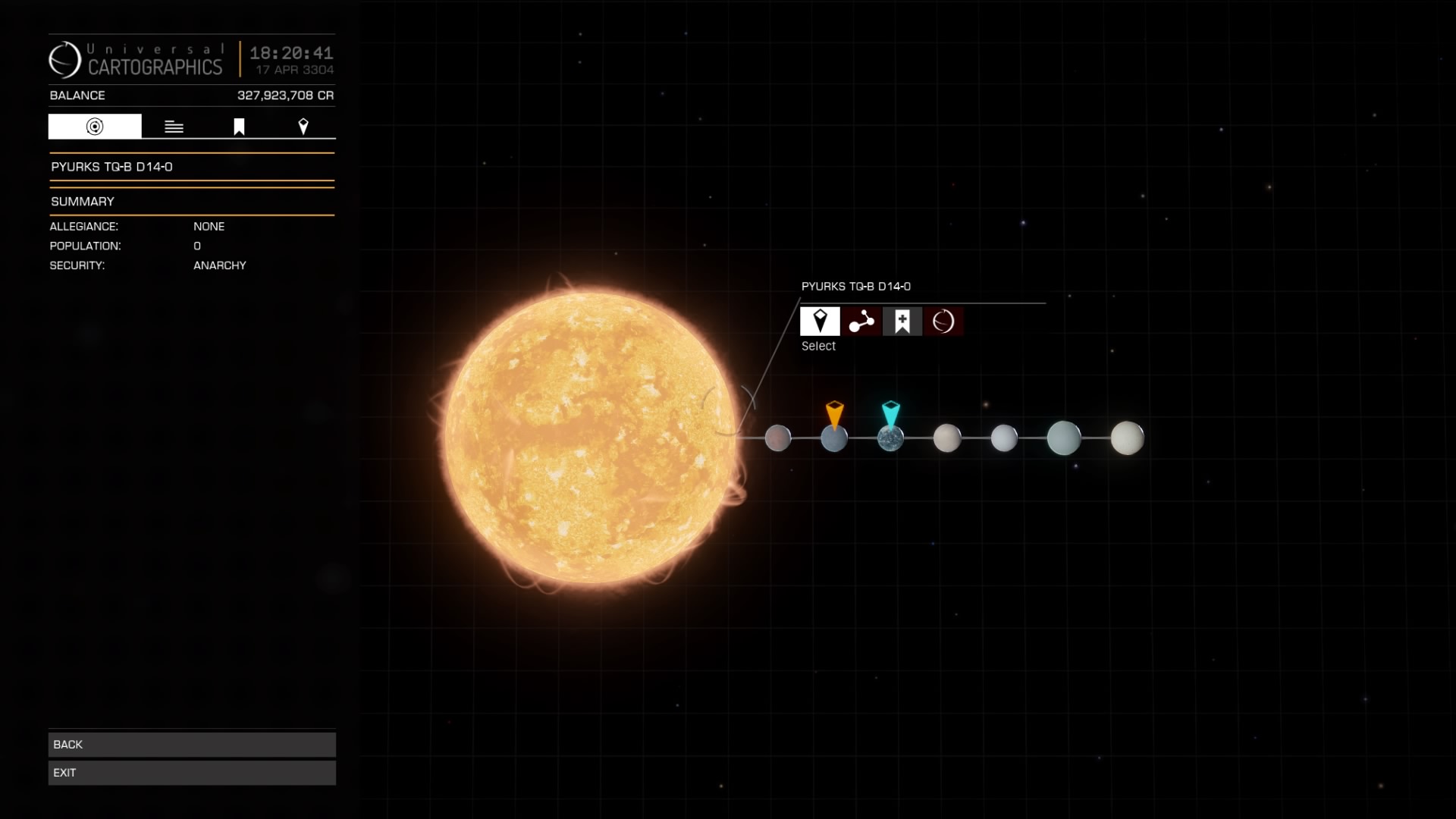Select the navigation pin tab icon
Screen dimensions: 1456x819
[303, 126]
